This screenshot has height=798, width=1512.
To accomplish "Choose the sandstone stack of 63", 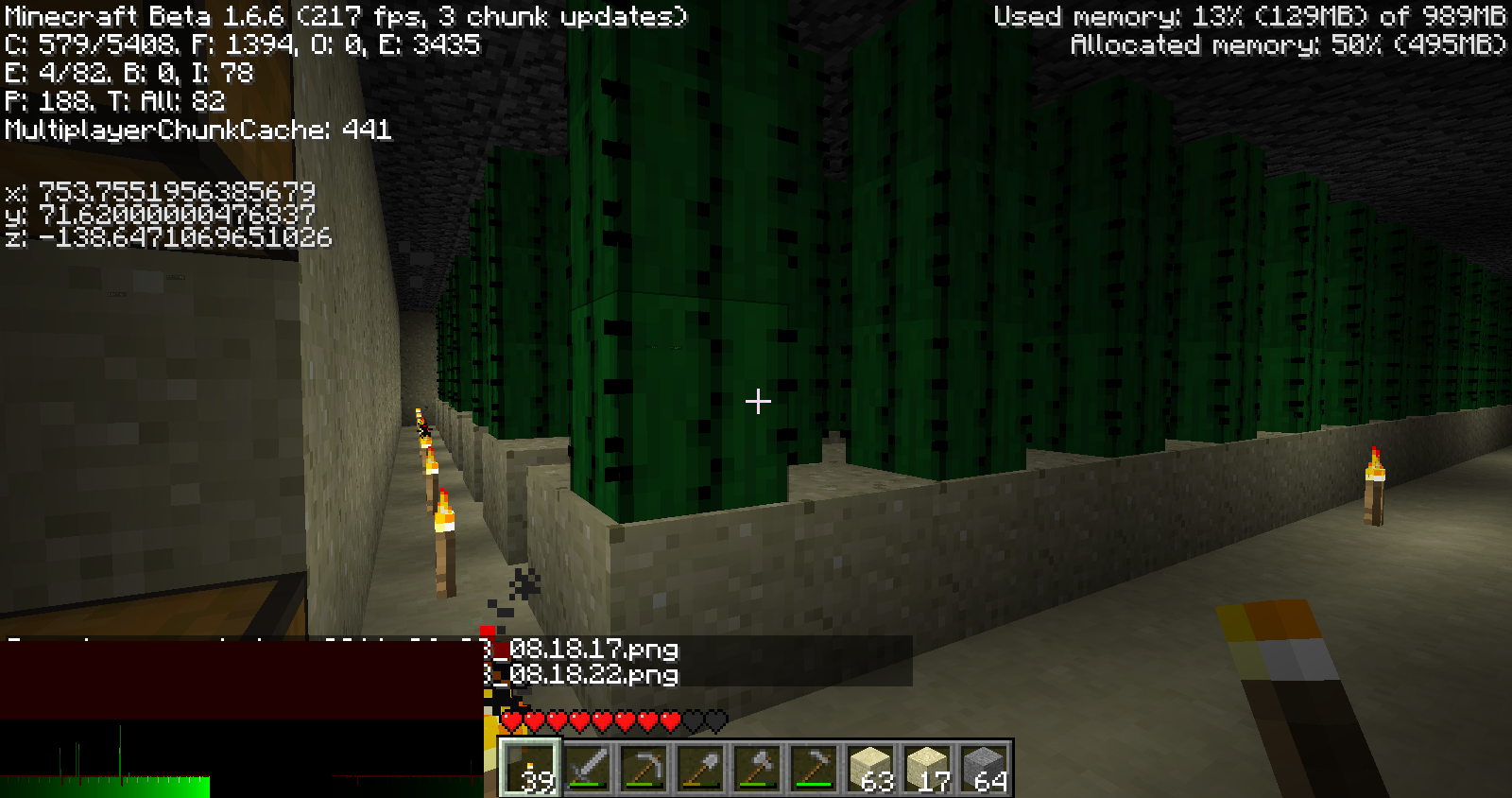I will [x=870, y=768].
